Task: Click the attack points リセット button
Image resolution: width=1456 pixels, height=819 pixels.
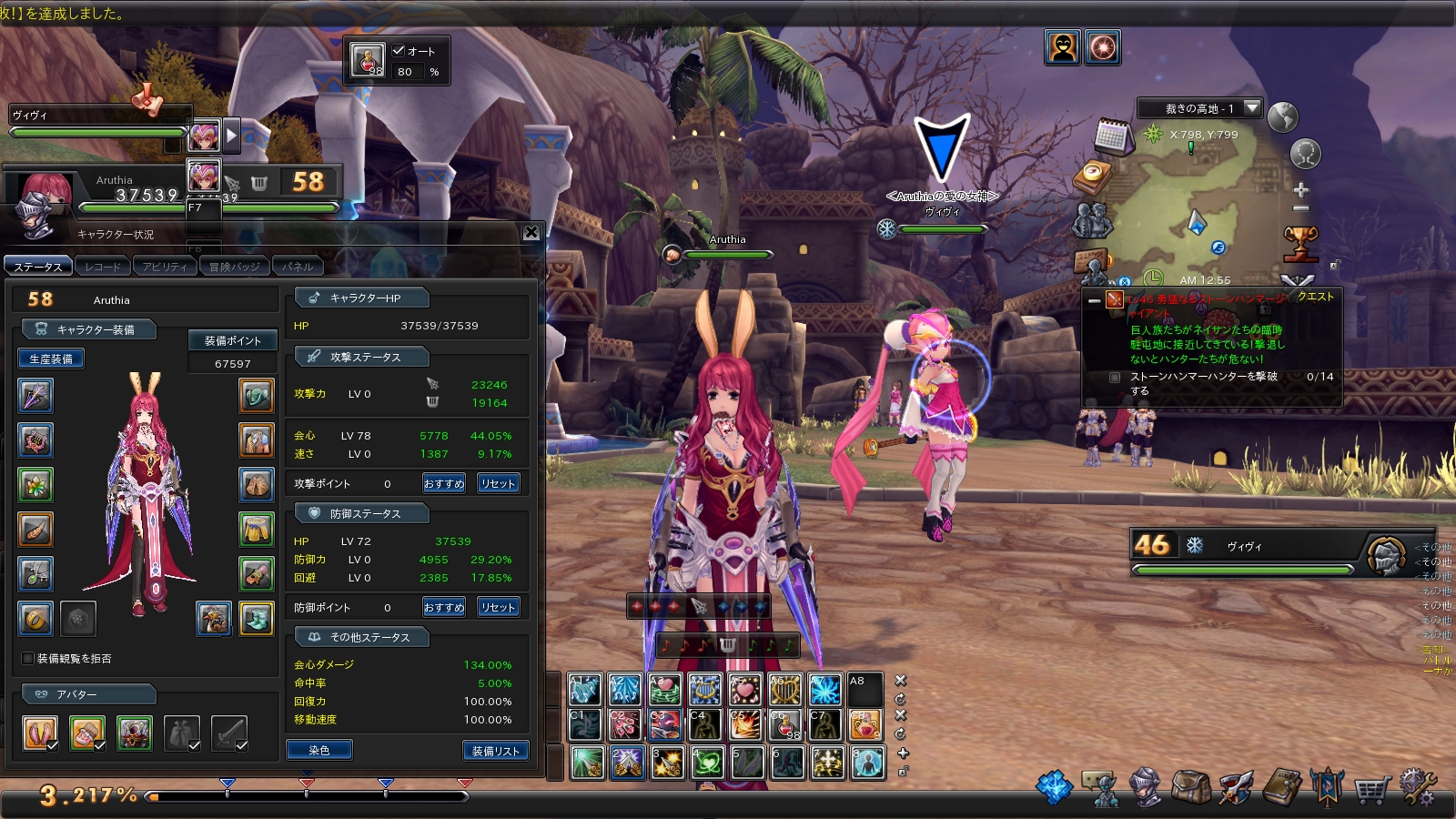Action: tap(498, 483)
